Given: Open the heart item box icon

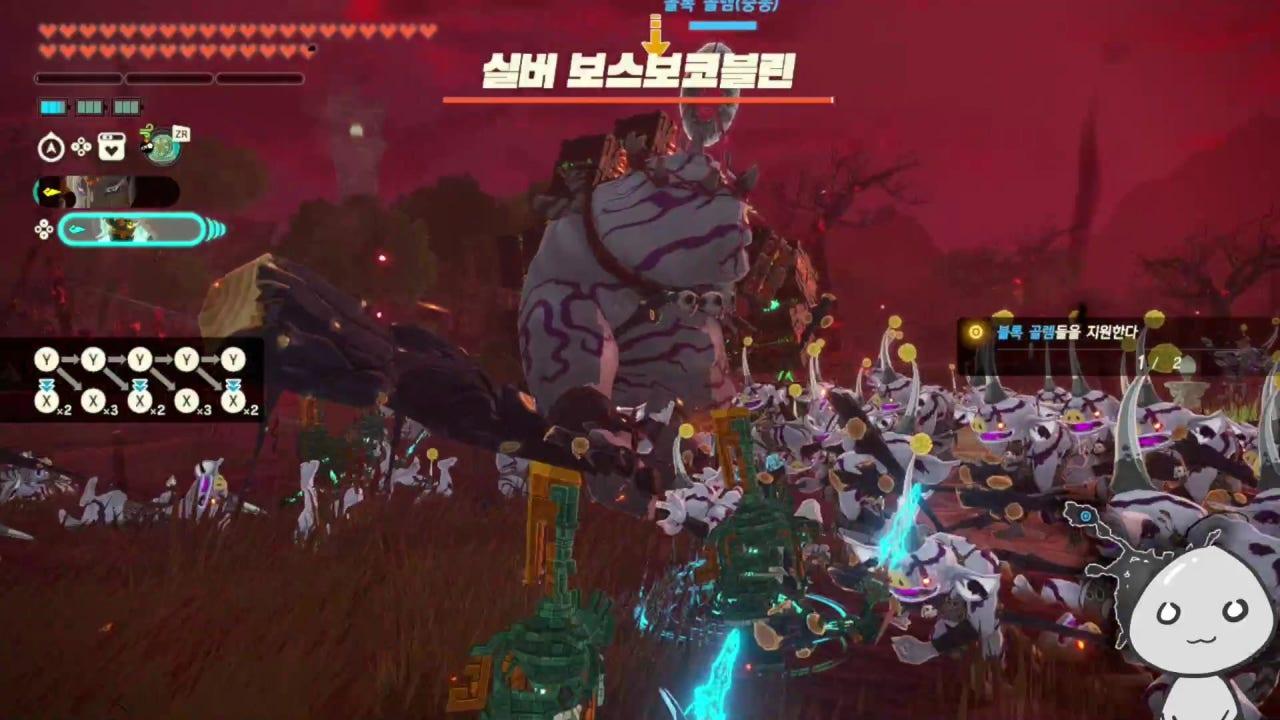Looking at the screenshot, I should point(112,147).
